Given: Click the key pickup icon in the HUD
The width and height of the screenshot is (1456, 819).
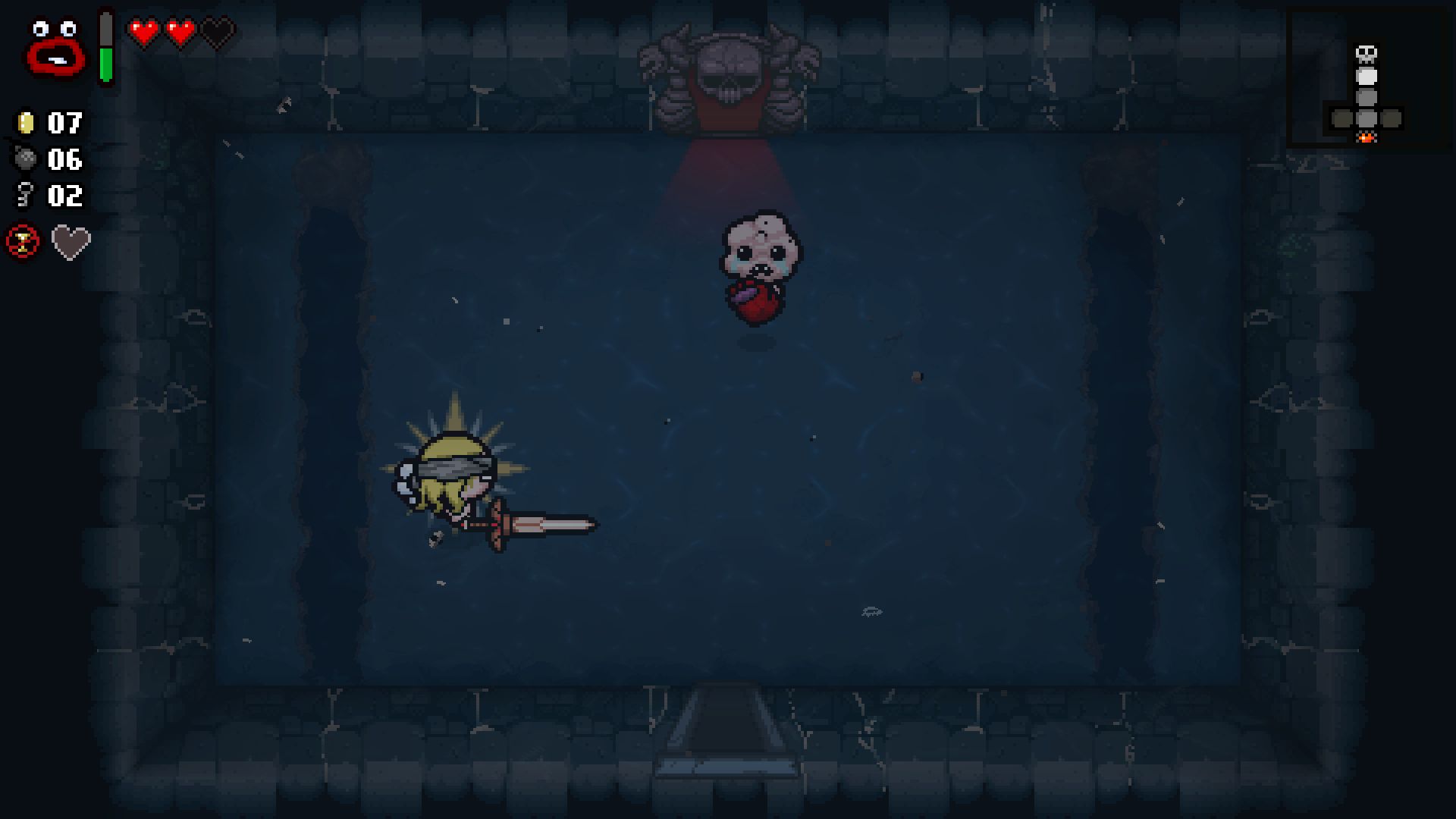Looking at the screenshot, I should (25, 196).
